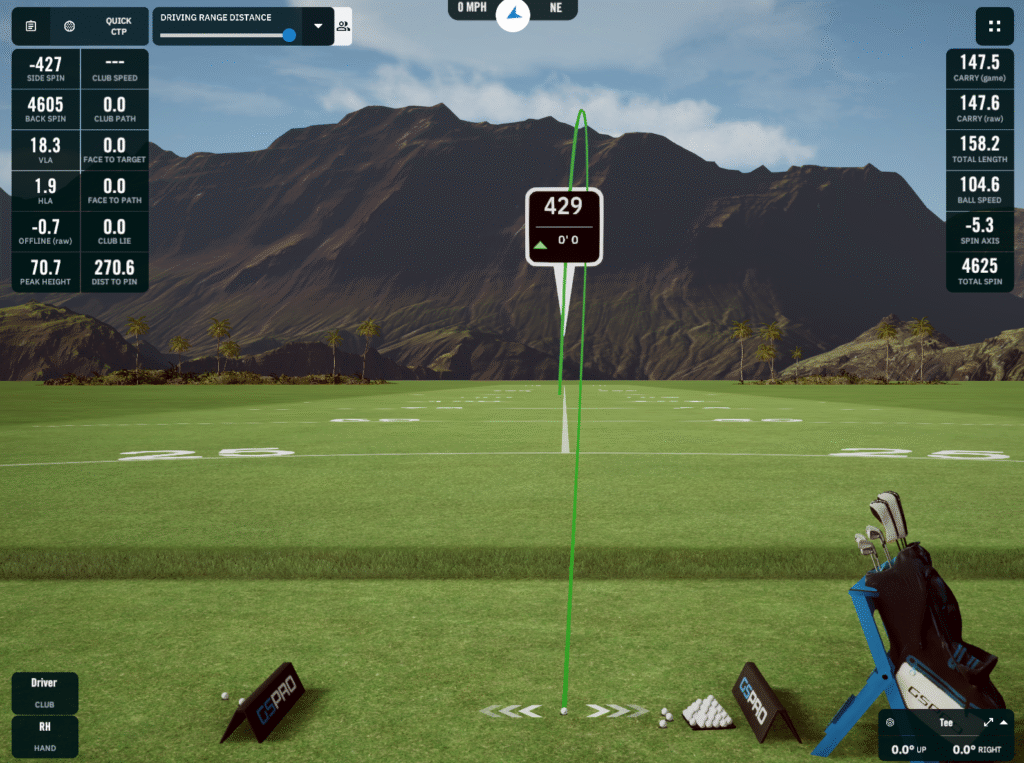Select the 429 yardage target marker
This screenshot has height=763, width=1024.
click(563, 226)
